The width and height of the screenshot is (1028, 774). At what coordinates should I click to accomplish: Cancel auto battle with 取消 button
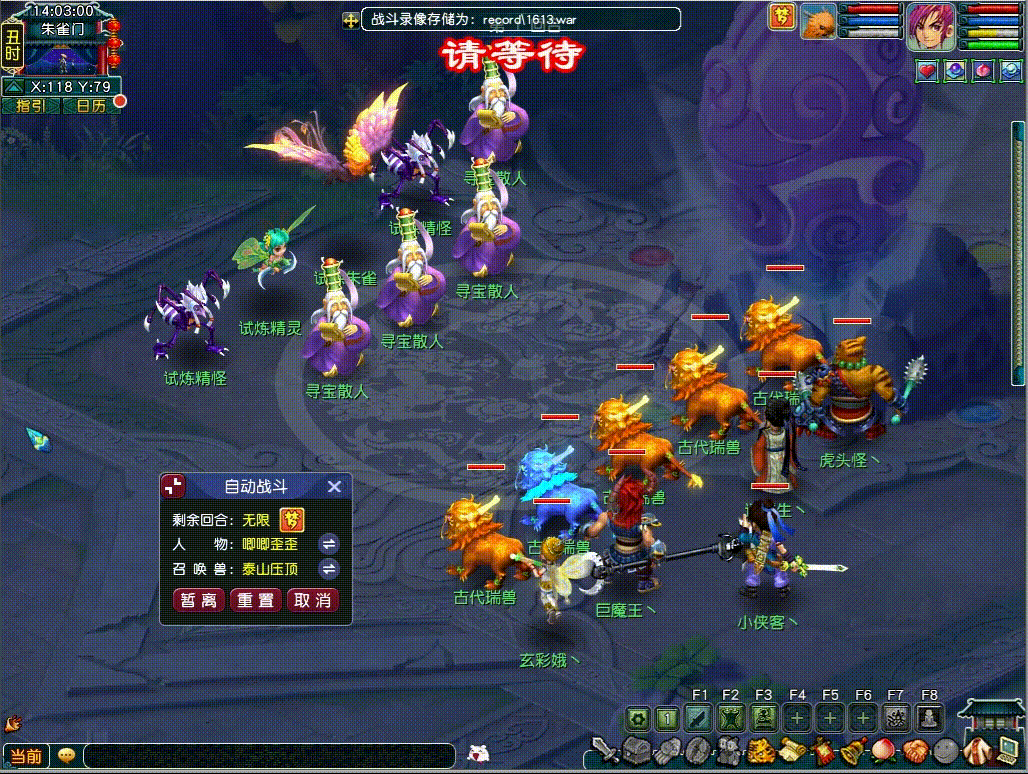[313, 601]
